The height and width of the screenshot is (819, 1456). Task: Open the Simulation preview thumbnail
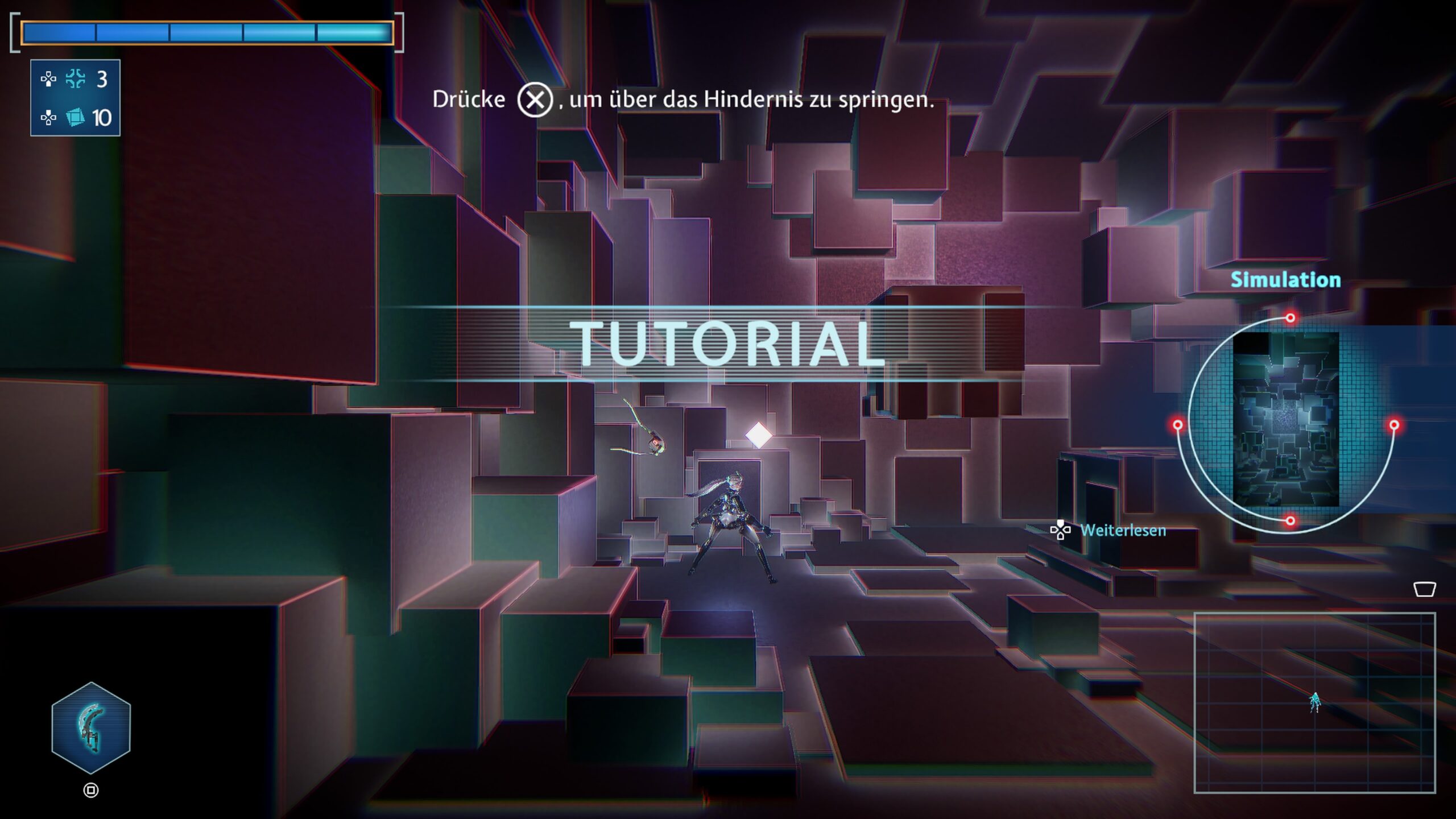1285,420
